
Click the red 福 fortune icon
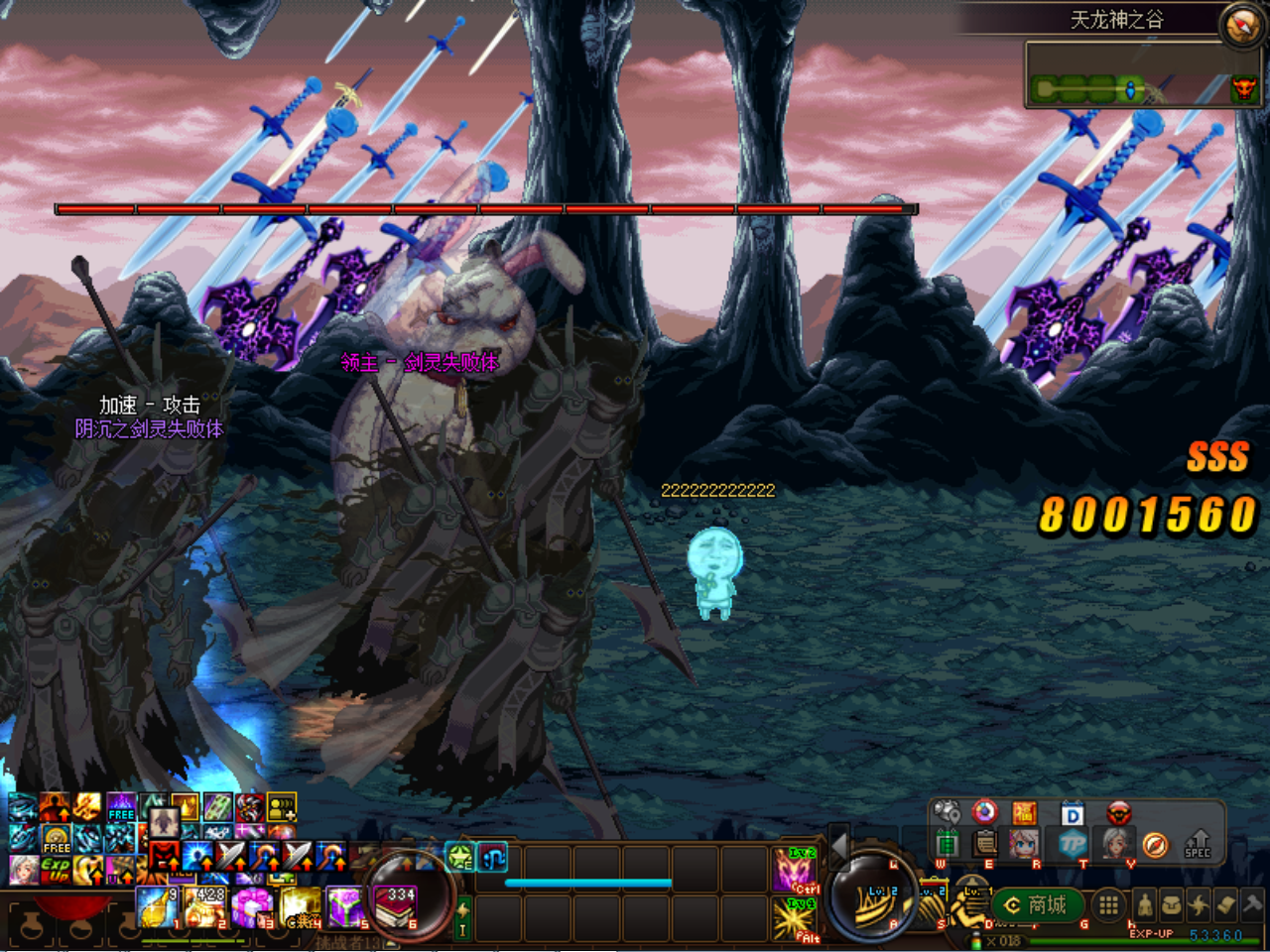(1024, 814)
